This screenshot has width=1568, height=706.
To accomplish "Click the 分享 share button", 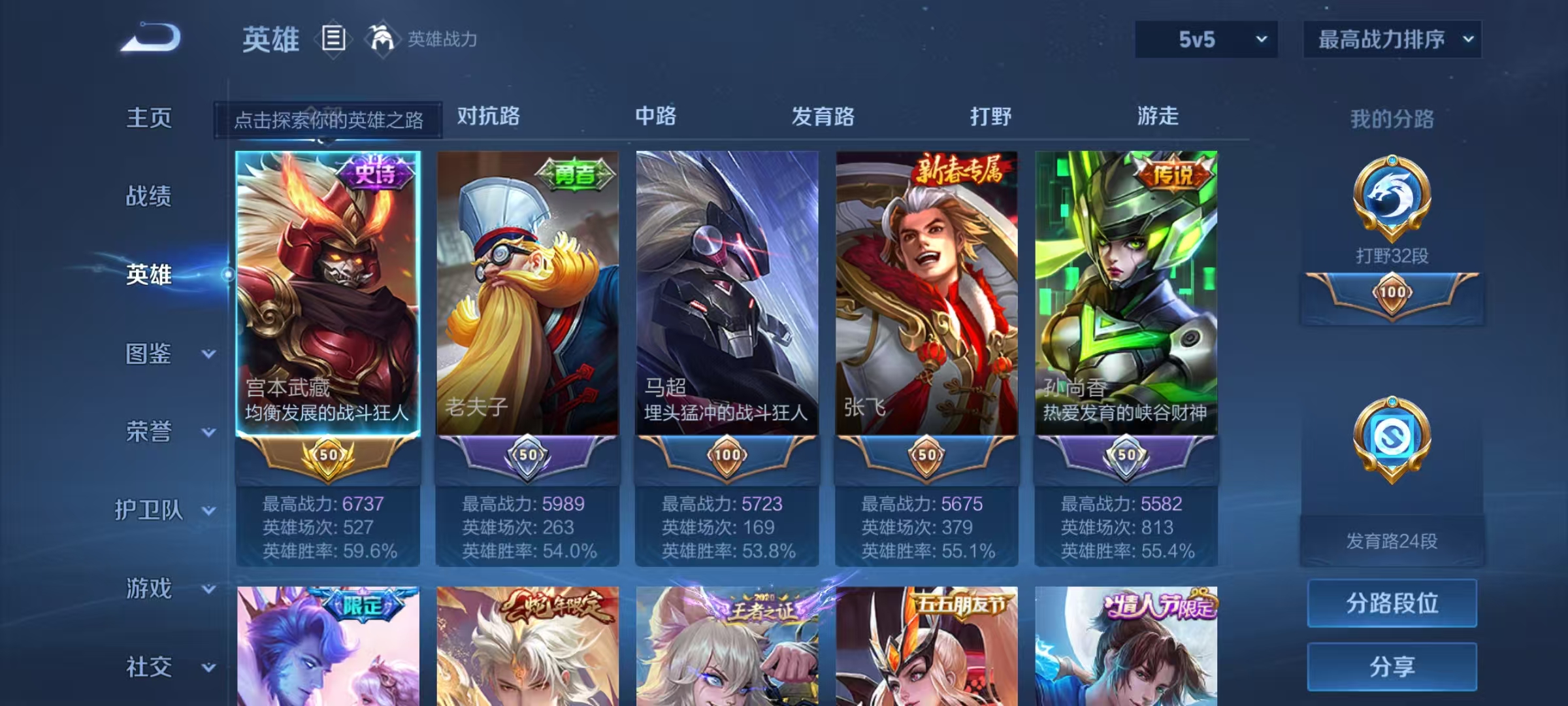I will [1392, 665].
